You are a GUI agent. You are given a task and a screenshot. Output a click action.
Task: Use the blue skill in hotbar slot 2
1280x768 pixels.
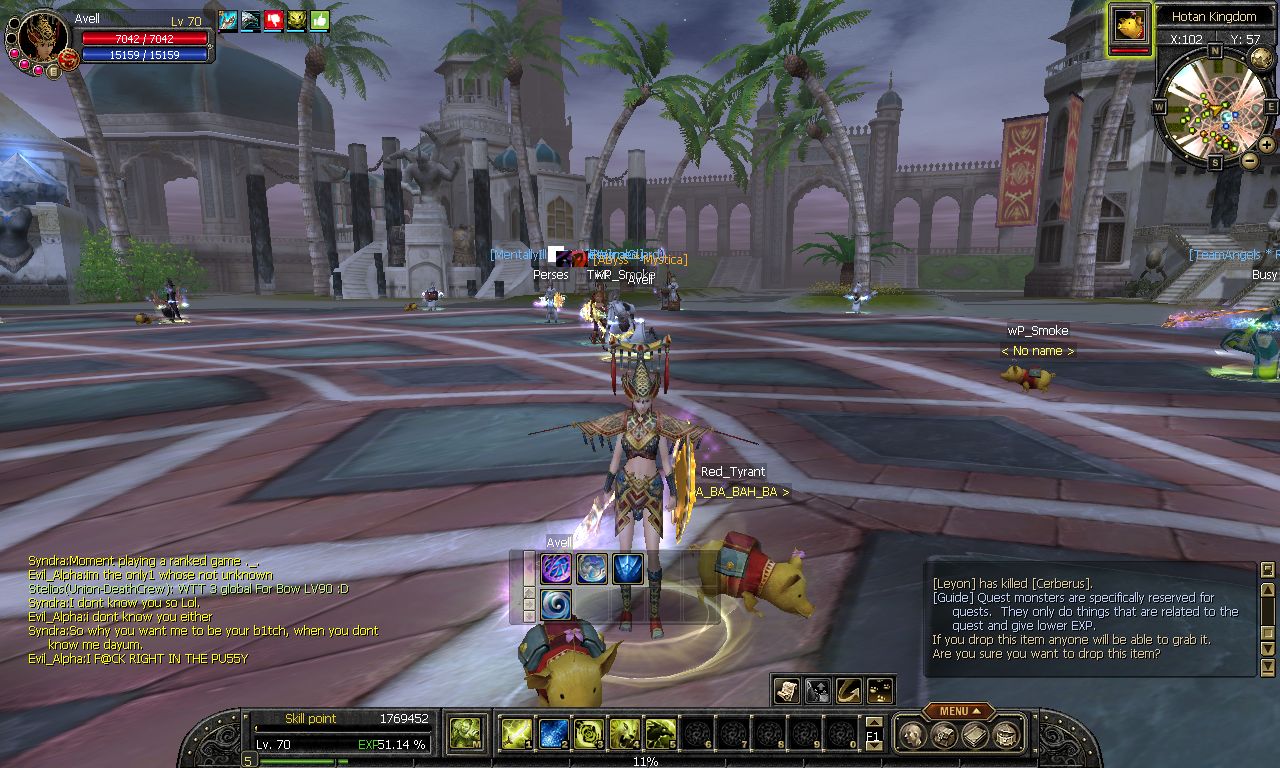554,734
